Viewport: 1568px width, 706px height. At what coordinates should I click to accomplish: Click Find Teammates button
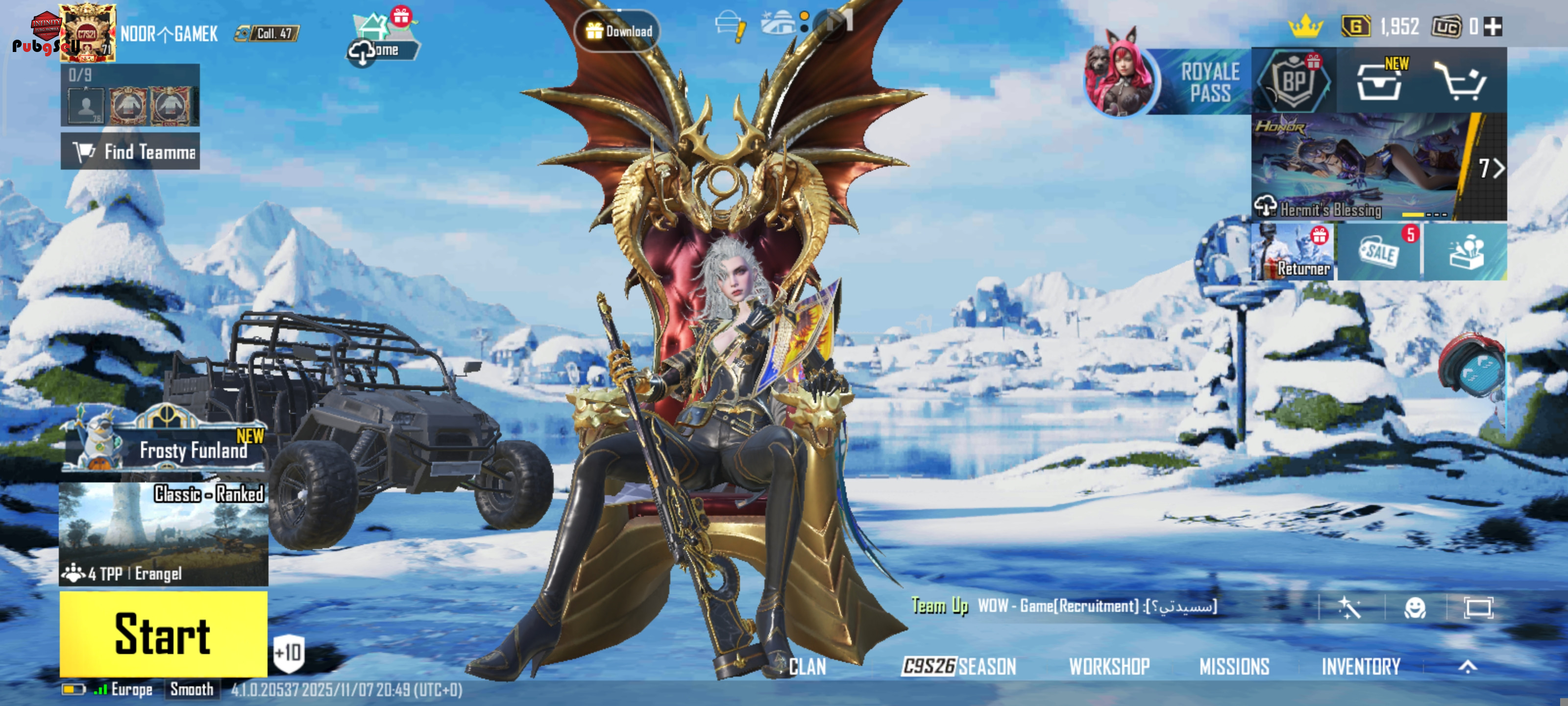(130, 151)
